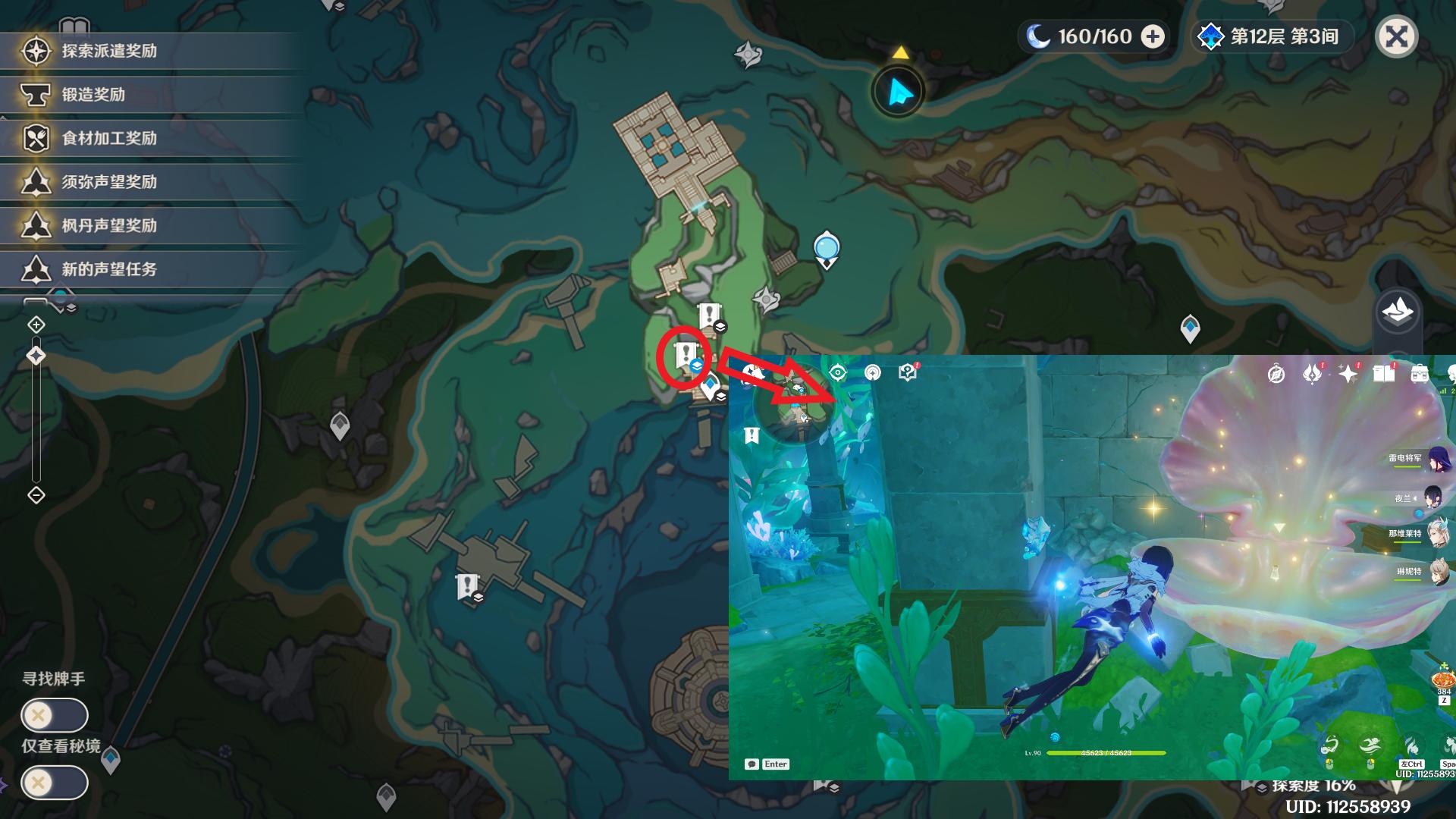Click the player location arrow marker
The height and width of the screenshot is (819, 1456).
[899, 92]
